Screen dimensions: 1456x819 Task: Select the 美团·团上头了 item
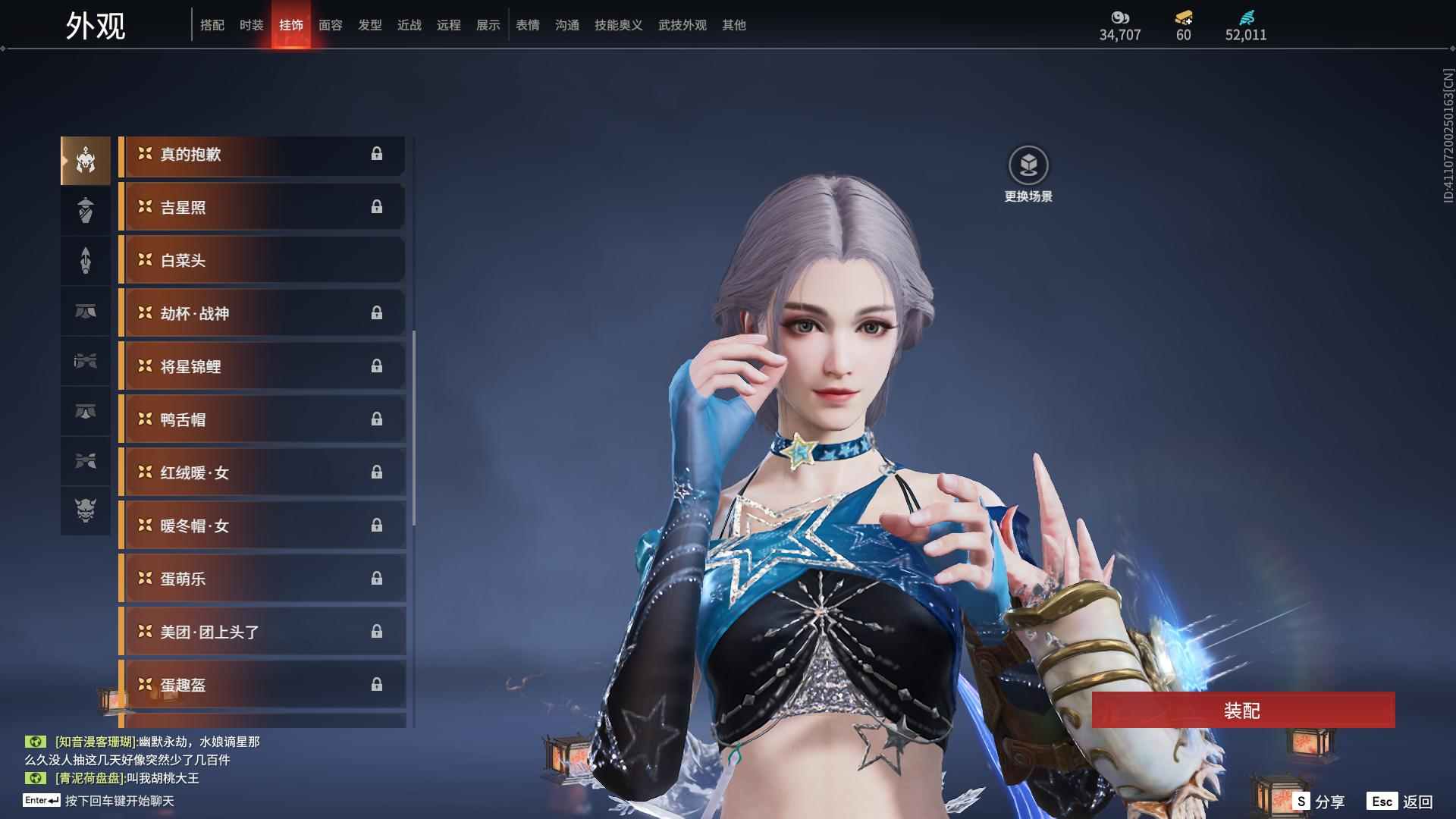click(x=262, y=632)
